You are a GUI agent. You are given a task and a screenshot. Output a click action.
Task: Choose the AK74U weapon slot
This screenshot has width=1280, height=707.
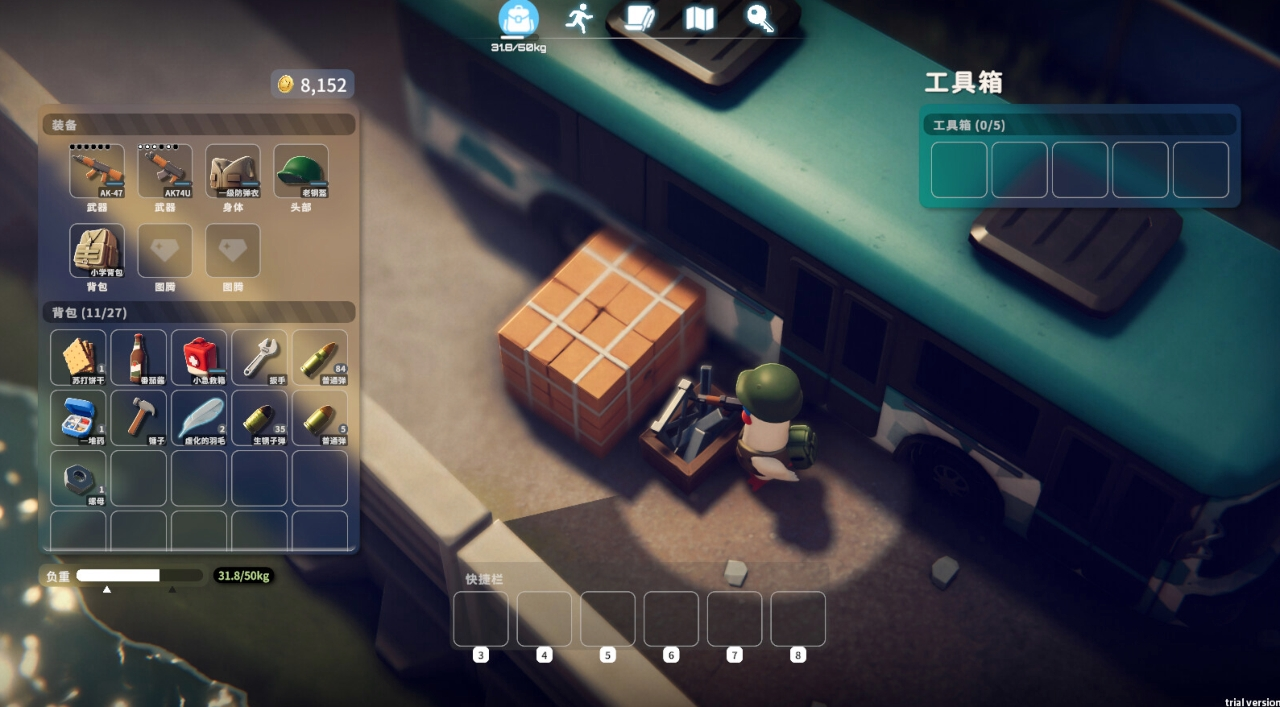(165, 171)
